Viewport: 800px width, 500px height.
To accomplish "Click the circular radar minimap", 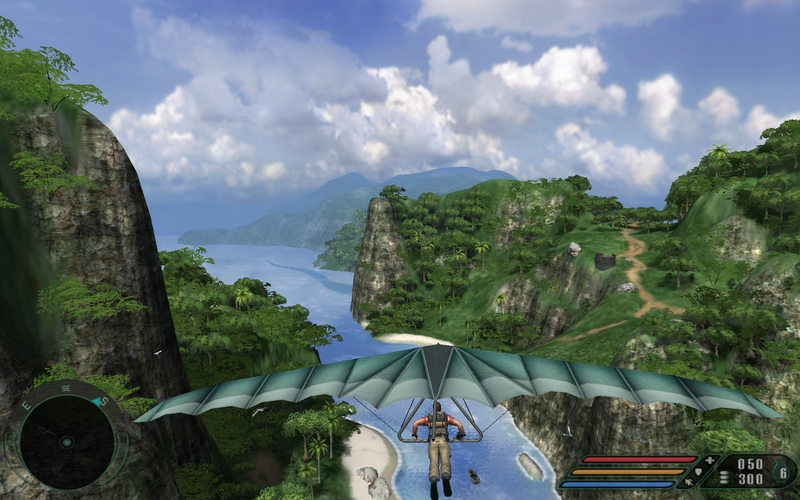I will point(67,441).
